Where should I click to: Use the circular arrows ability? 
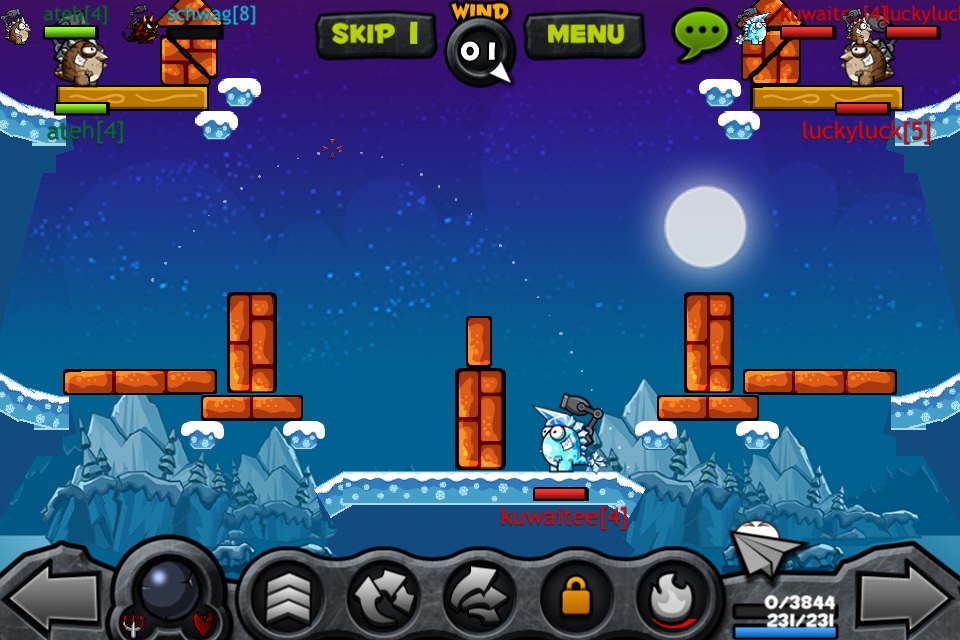384,598
